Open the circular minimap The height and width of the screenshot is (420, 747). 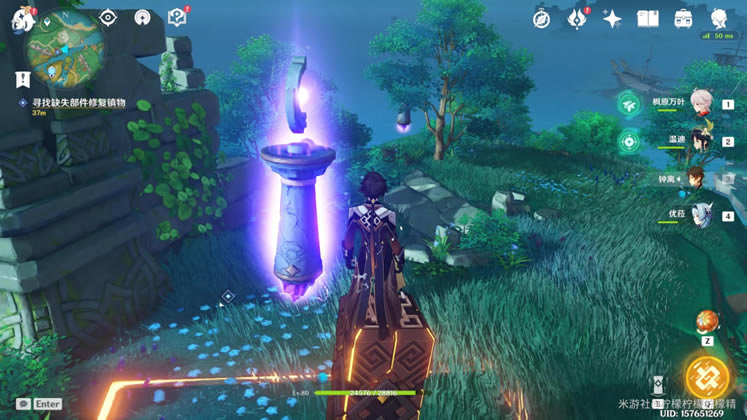[x=66, y=46]
